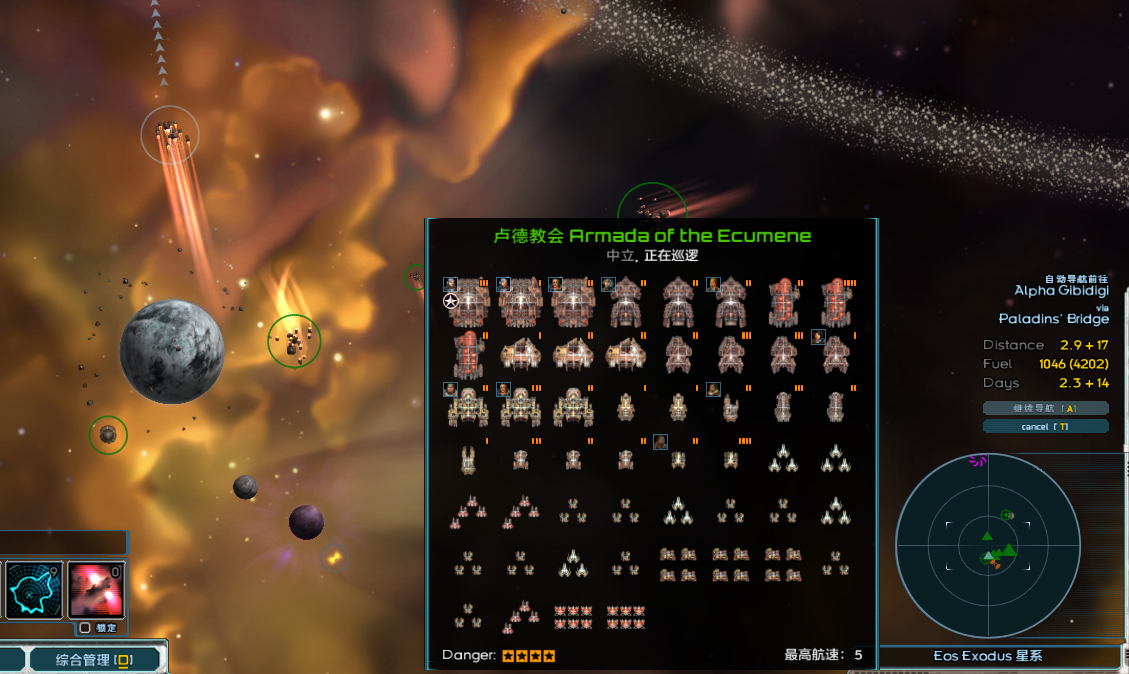Activate the red emergency burn ability
The height and width of the screenshot is (674, 1129).
coord(96,590)
